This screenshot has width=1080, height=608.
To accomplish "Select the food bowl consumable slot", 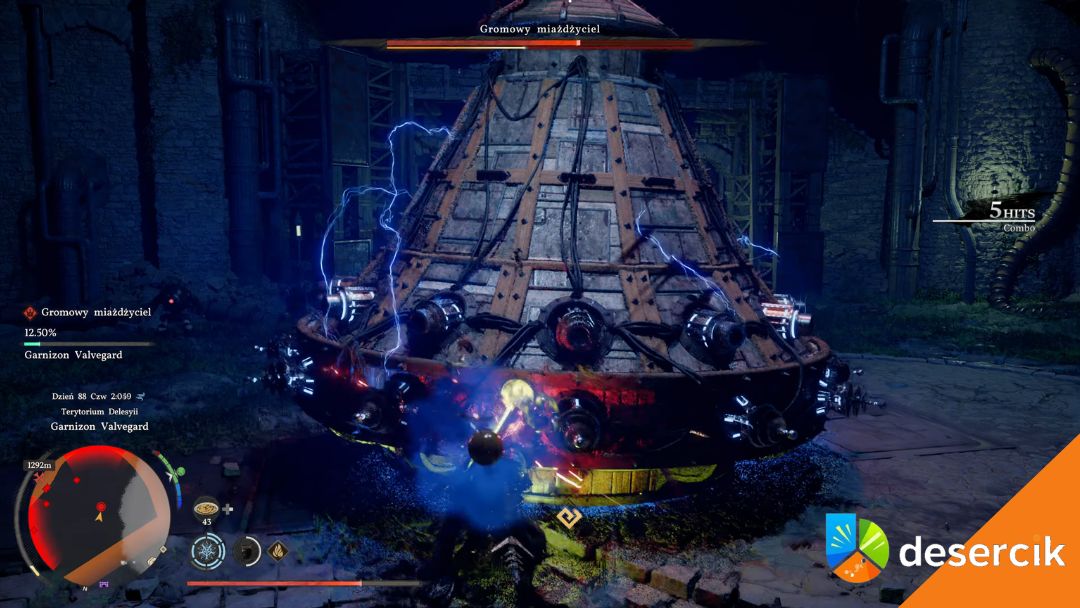I will [x=206, y=507].
